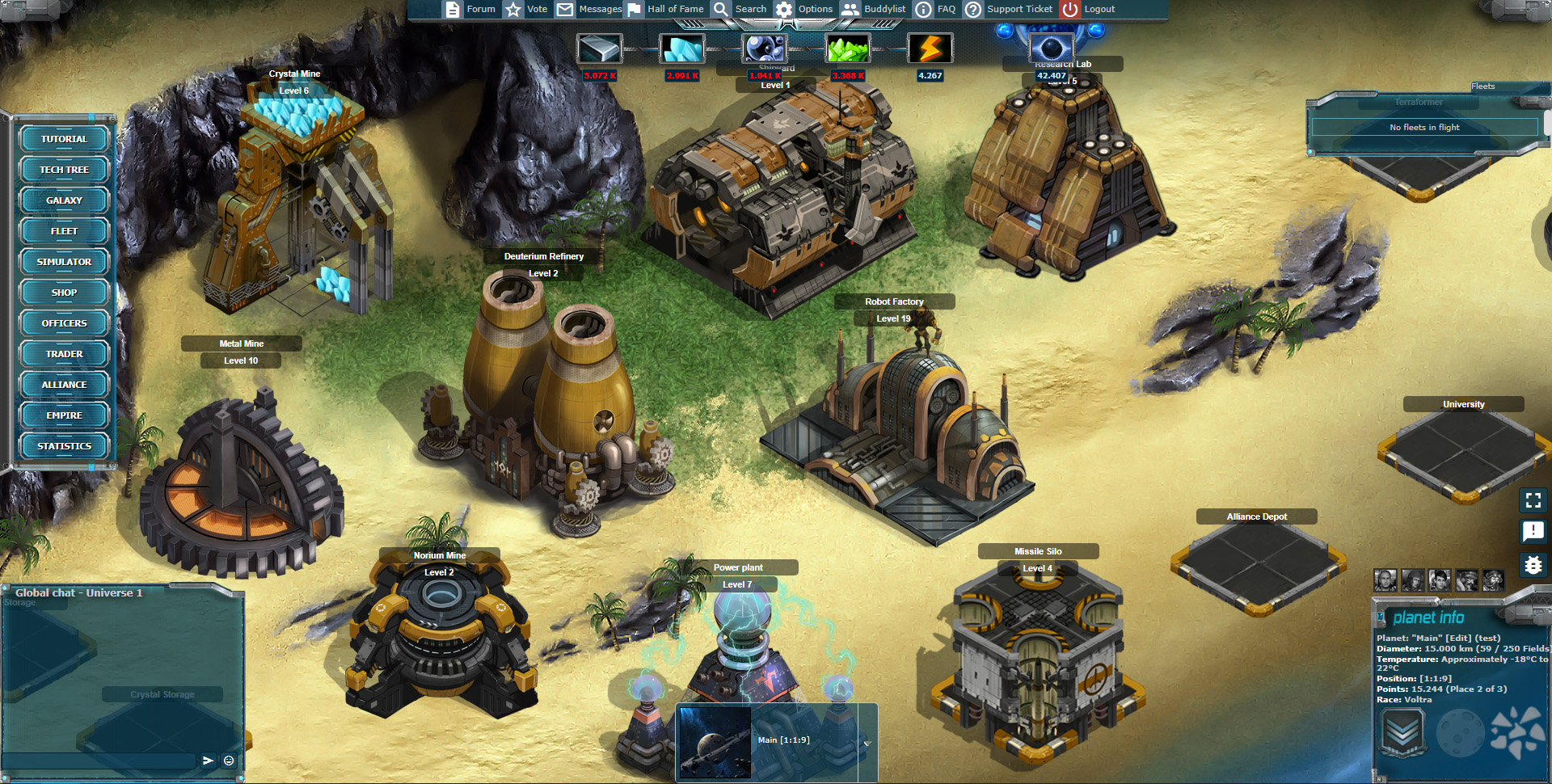1552x784 pixels.
Task: Open the chat emoji picker
Action: pos(229,761)
